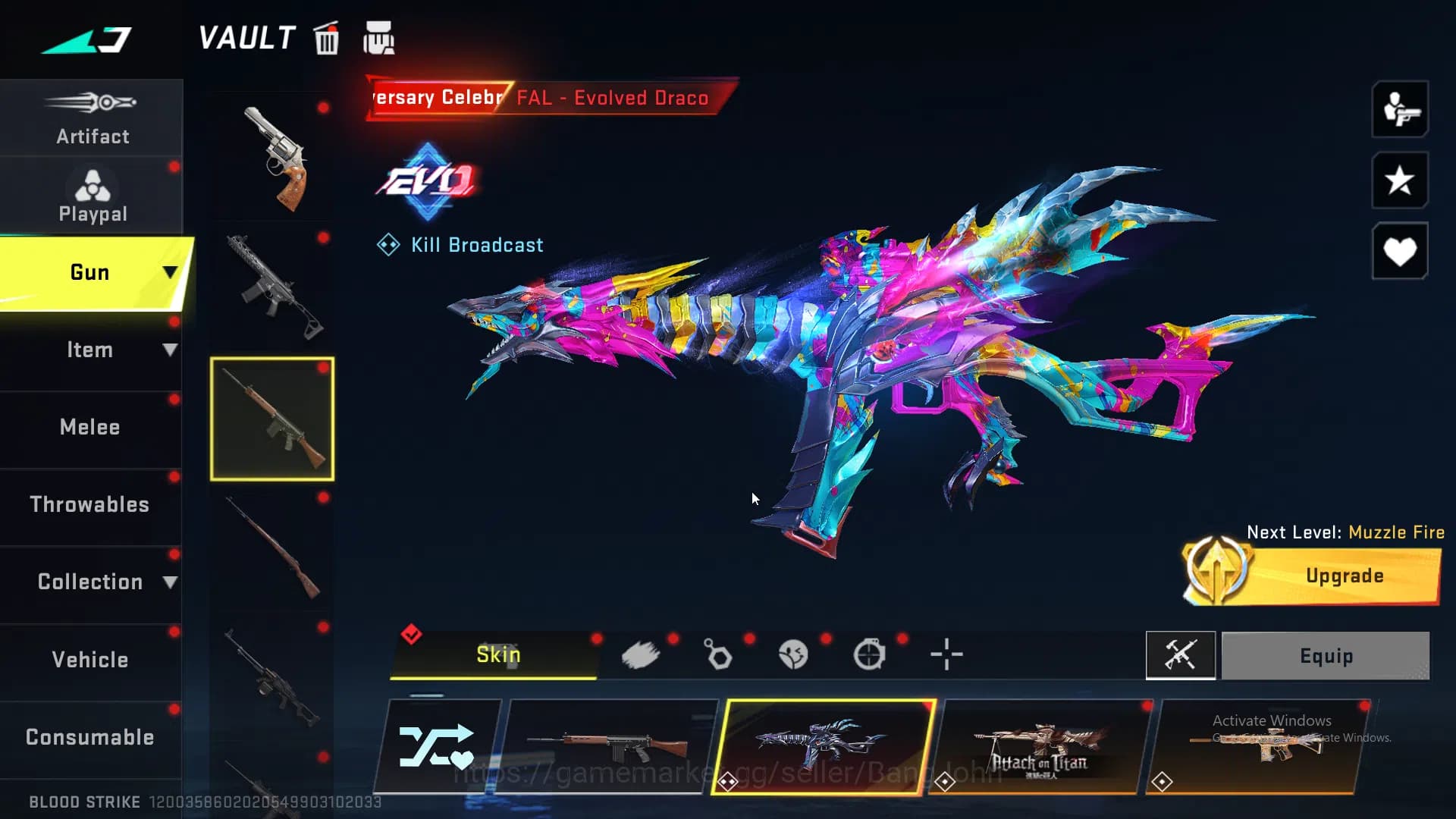
Task: Switch to the crosshair customization tab
Action: pos(946,654)
